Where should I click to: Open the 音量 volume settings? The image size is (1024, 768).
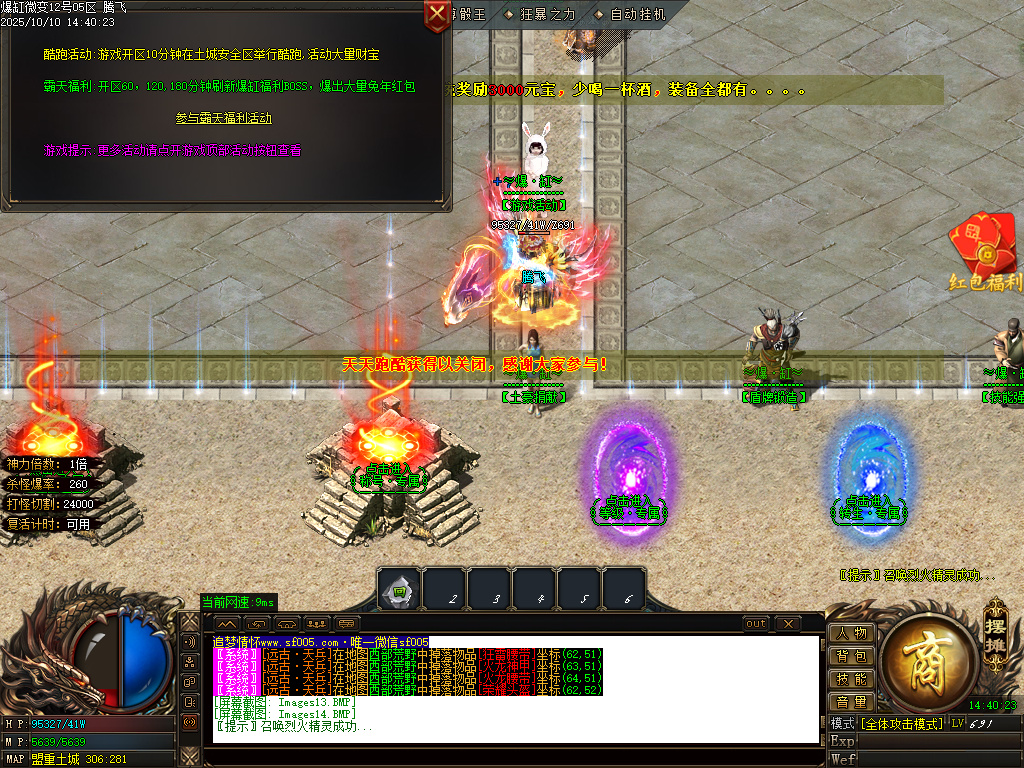(851, 702)
